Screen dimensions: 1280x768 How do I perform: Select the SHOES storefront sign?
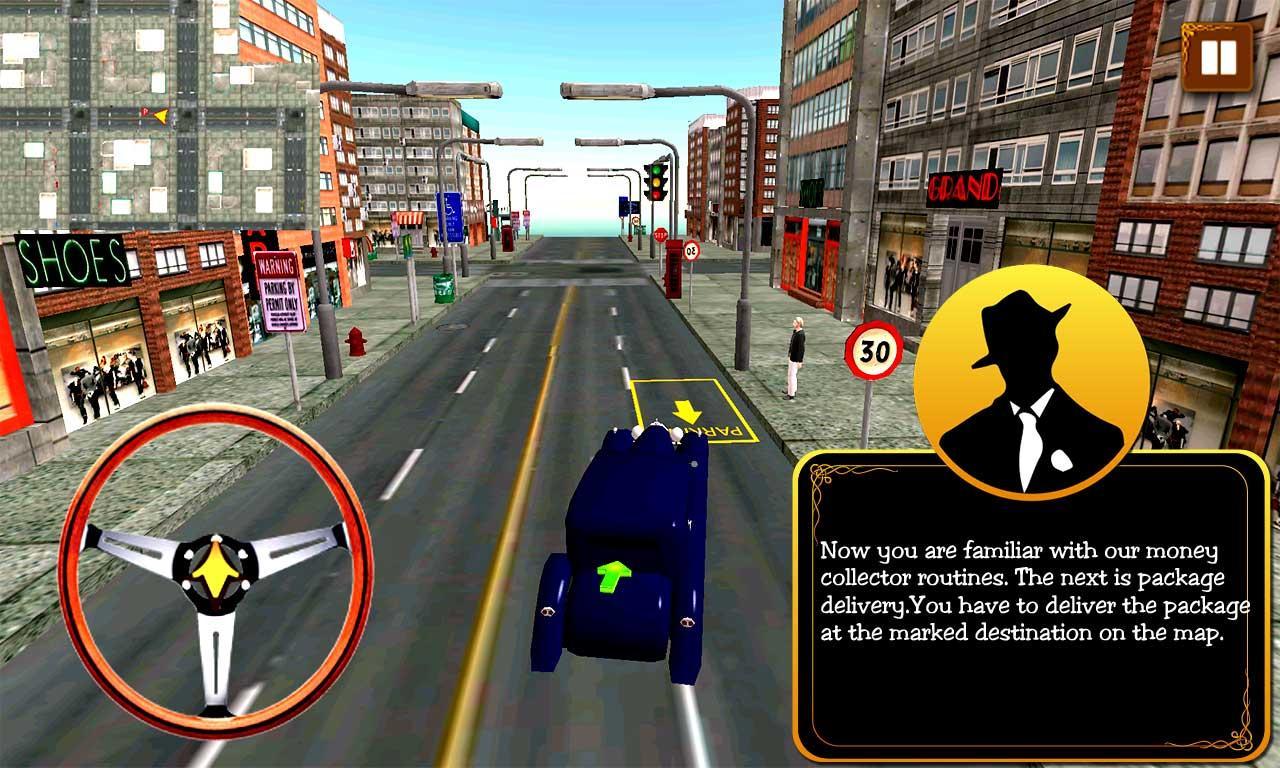(73, 262)
